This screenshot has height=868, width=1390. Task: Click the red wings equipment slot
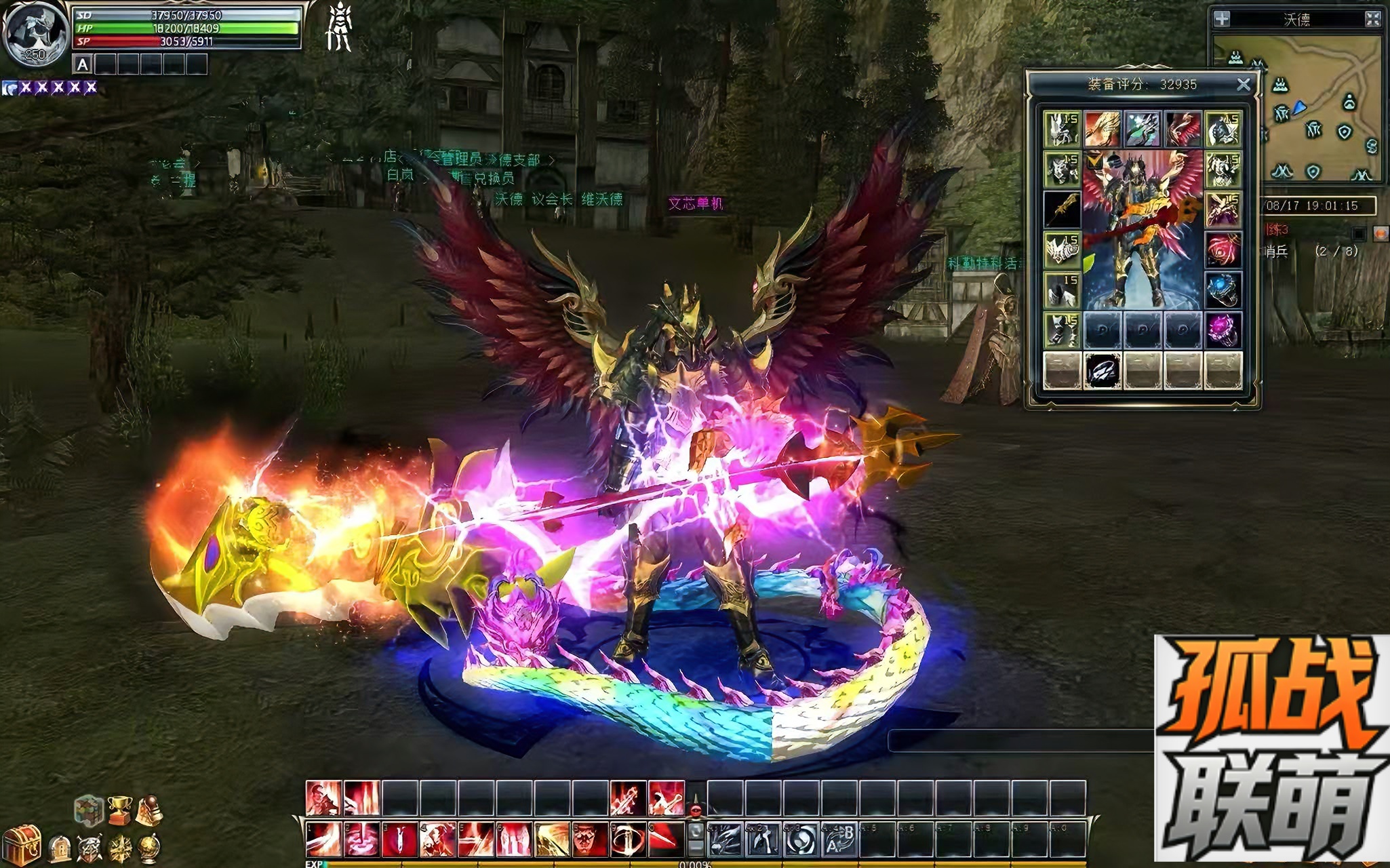(x=1183, y=129)
